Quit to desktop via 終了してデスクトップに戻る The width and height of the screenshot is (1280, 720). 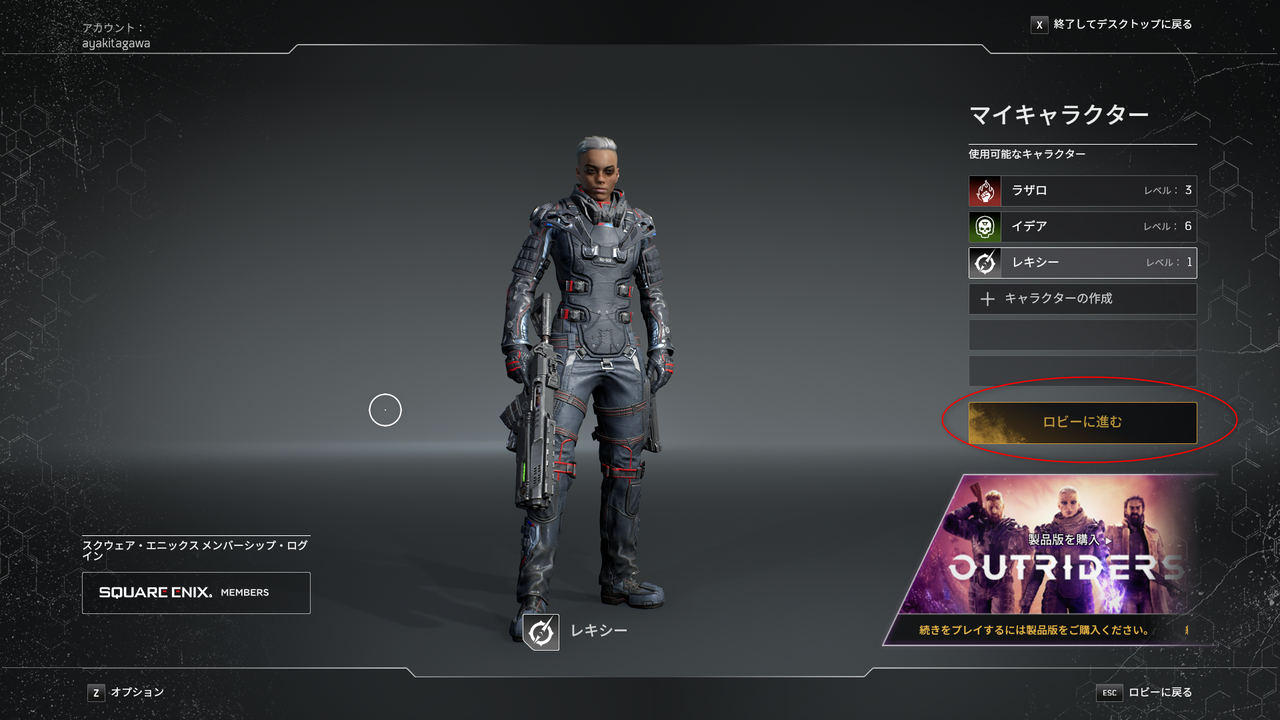click(x=1111, y=24)
